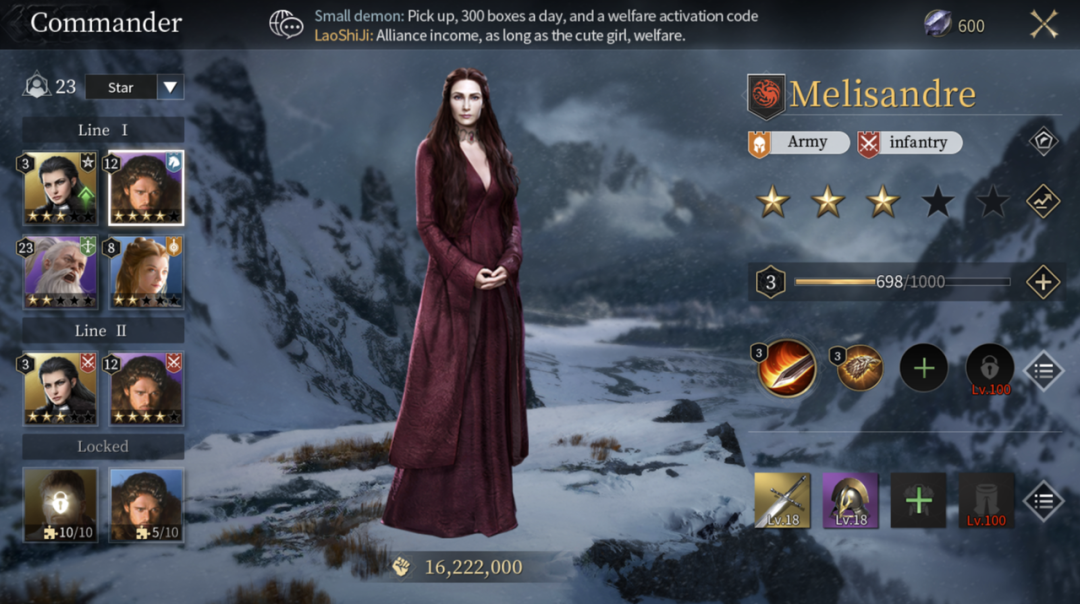Image resolution: width=1080 pixels, height=604 pixels.
Task: Select the Lv.18 sword equipment slot
Action: tap(782, 501)
